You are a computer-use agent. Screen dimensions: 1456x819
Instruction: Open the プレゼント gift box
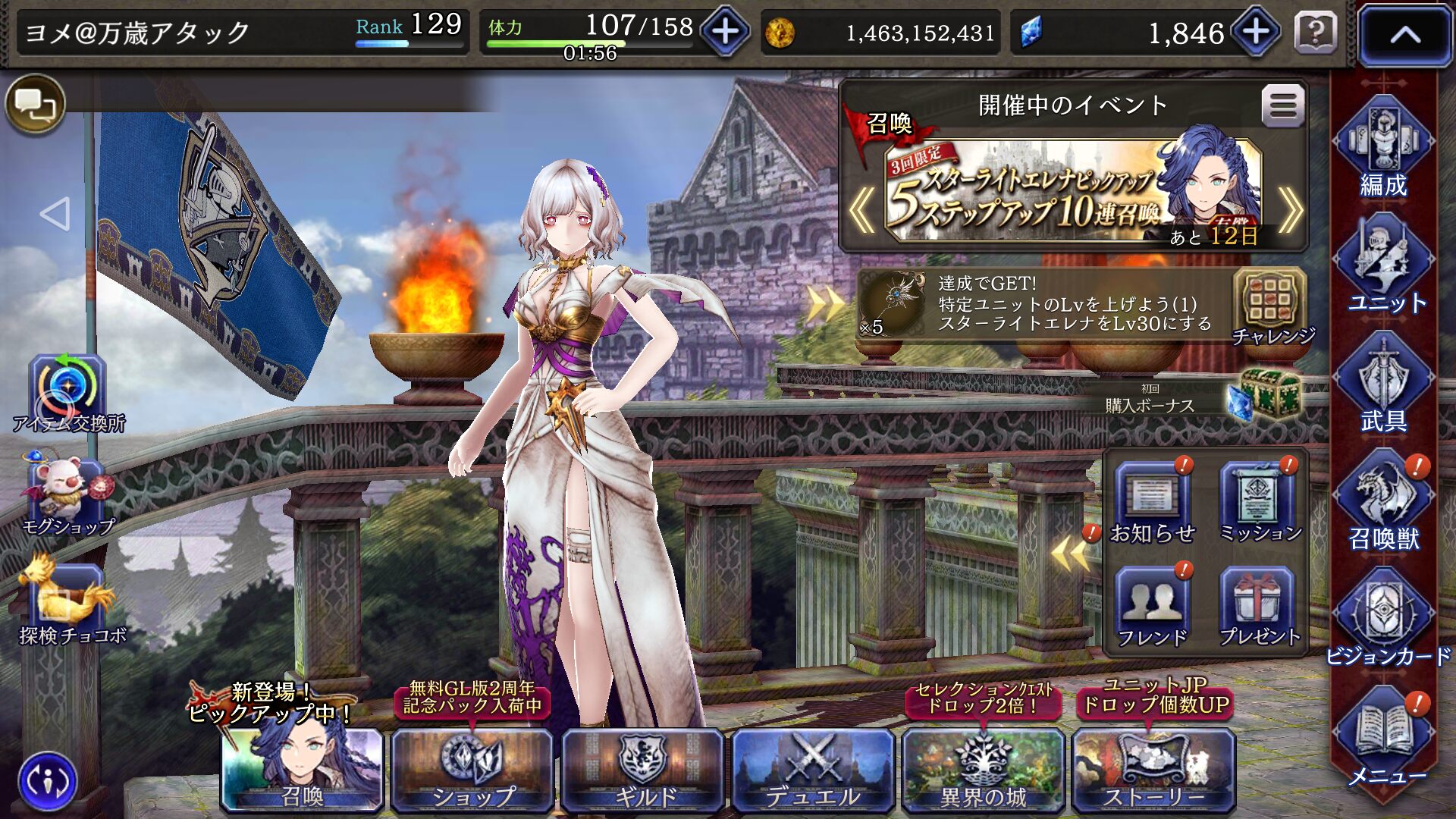[1259, 607]
